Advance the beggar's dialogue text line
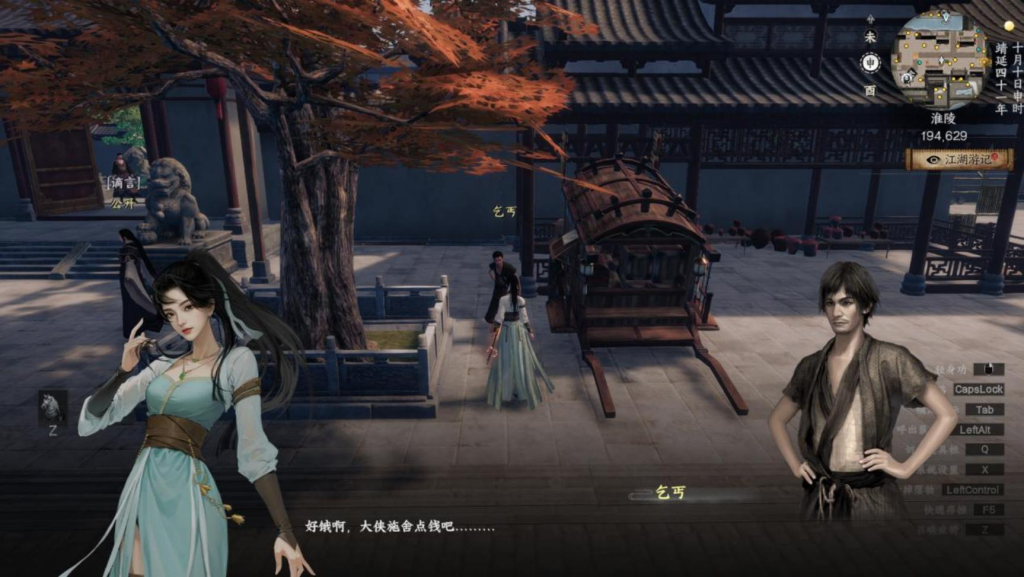Image resolution: width=1024 pixels, height=577 pixels. coord(400,526)
